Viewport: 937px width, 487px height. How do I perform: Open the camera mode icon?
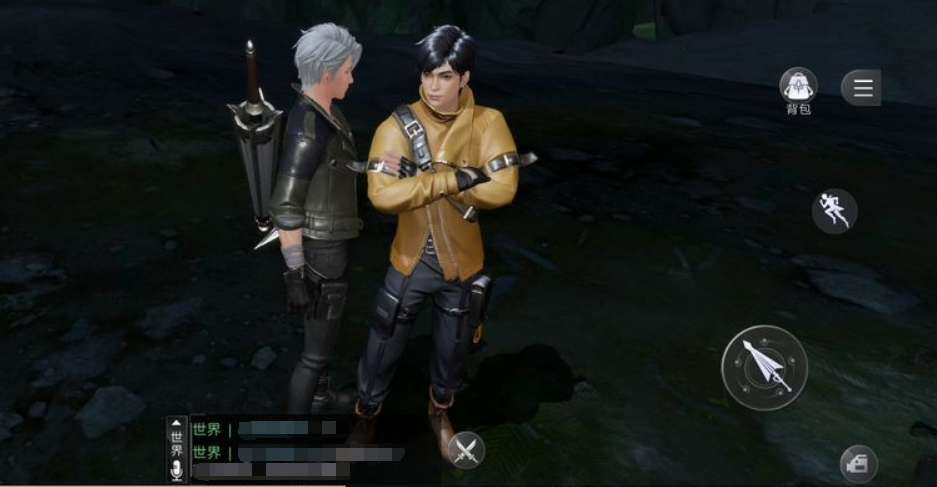coord(858,464)
